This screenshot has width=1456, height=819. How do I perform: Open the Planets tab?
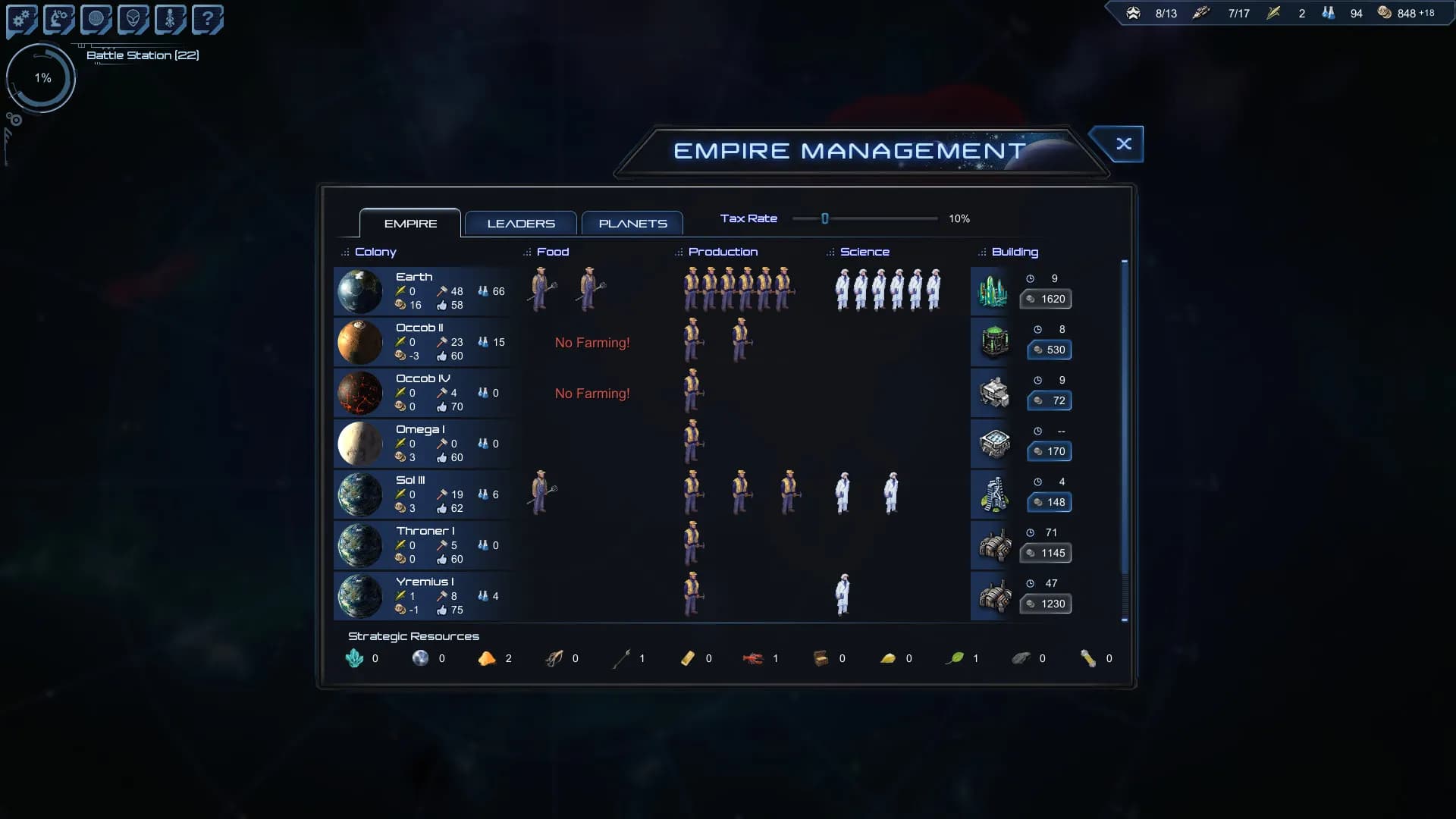(x=632, y=224)
